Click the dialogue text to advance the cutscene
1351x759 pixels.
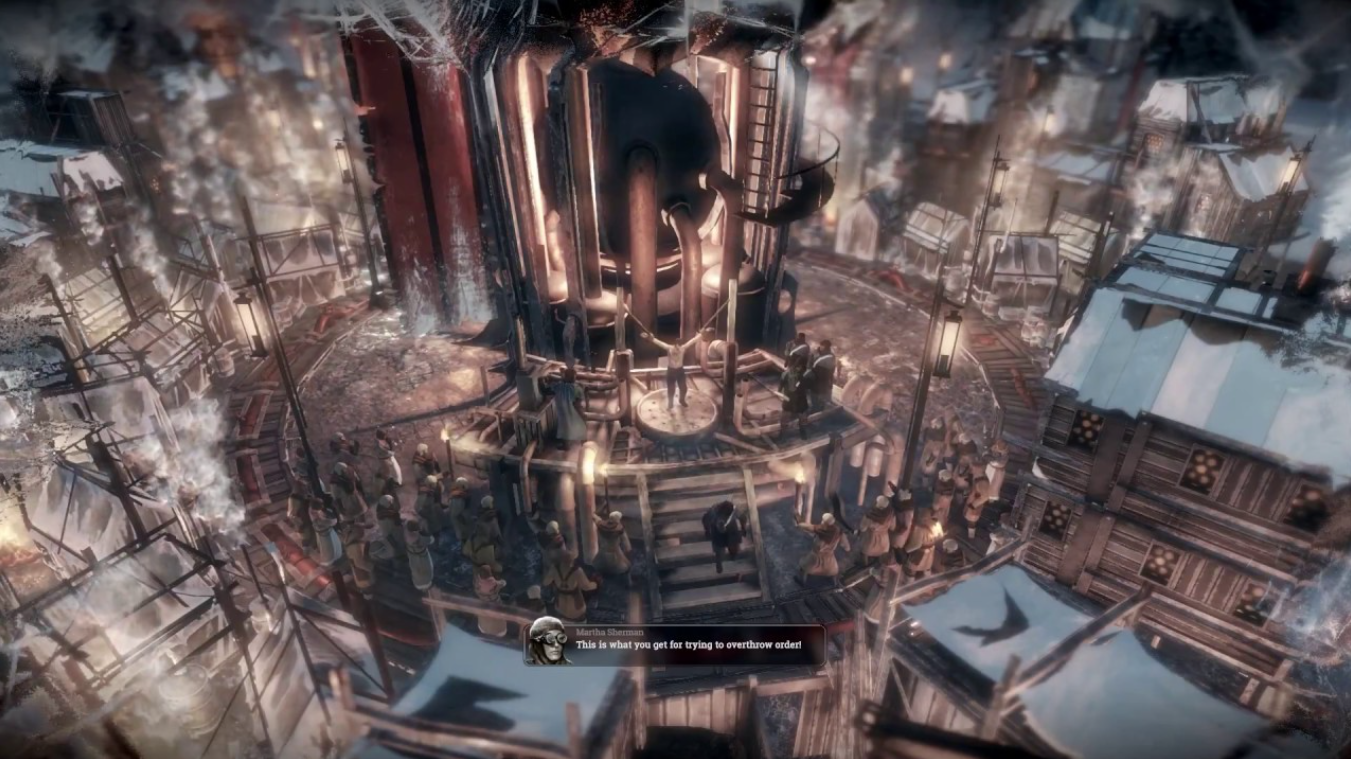pyautogui.click(x=690, y=648)
